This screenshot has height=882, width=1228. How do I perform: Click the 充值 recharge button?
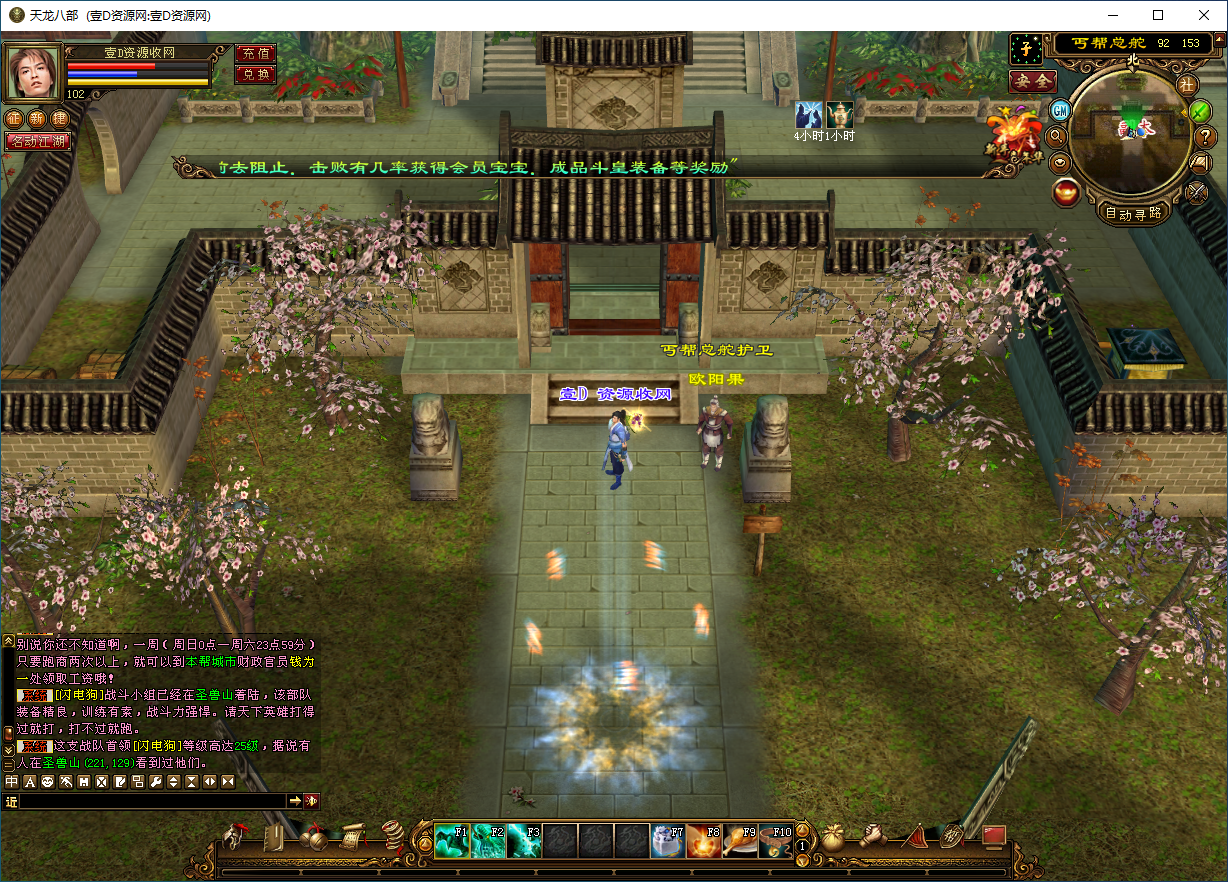click(x=255, y=54)
